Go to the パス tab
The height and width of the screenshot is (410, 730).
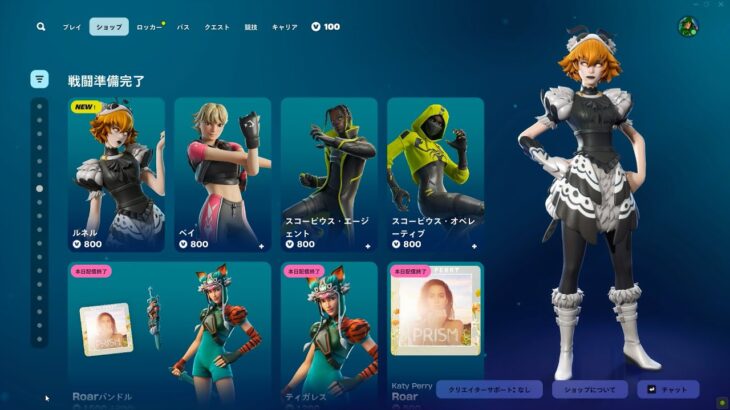click(183, 27)
